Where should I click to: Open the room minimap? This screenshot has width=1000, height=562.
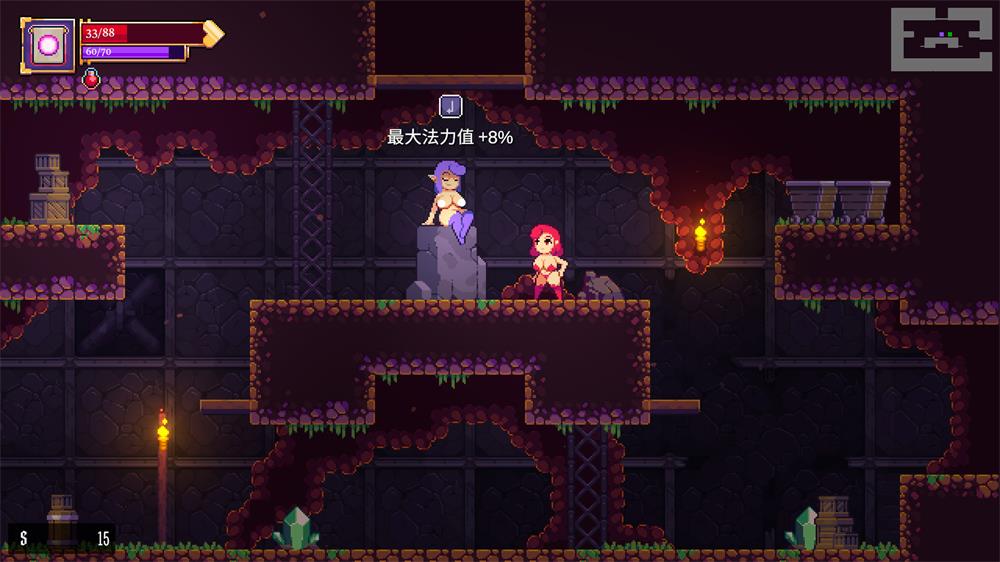[944, 40]
